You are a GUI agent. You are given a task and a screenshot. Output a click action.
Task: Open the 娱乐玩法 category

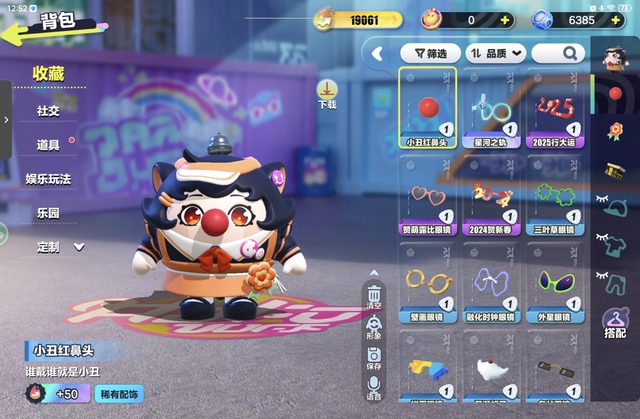coord(50,179)
